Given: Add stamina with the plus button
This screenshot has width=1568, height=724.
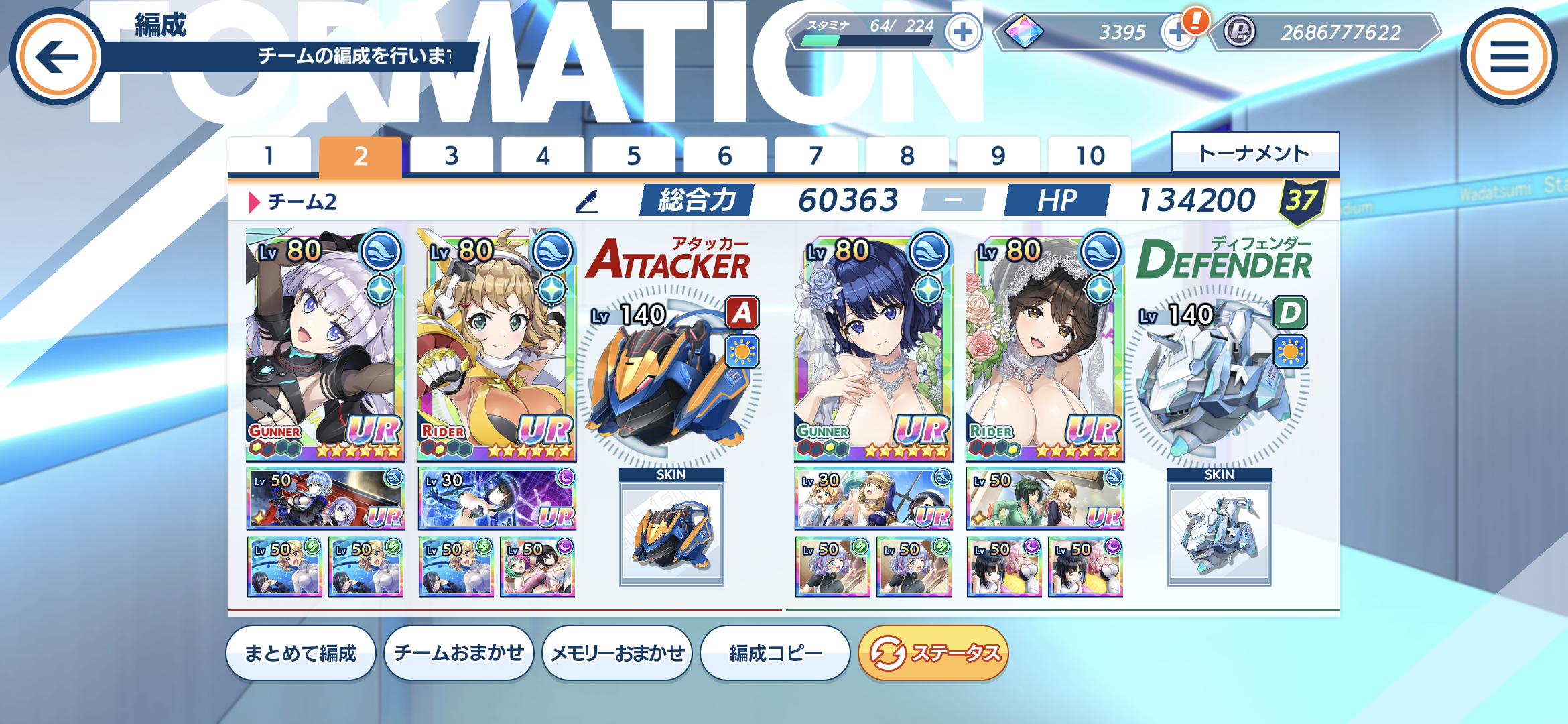Looking at the screenshot, I should [962, 32].
